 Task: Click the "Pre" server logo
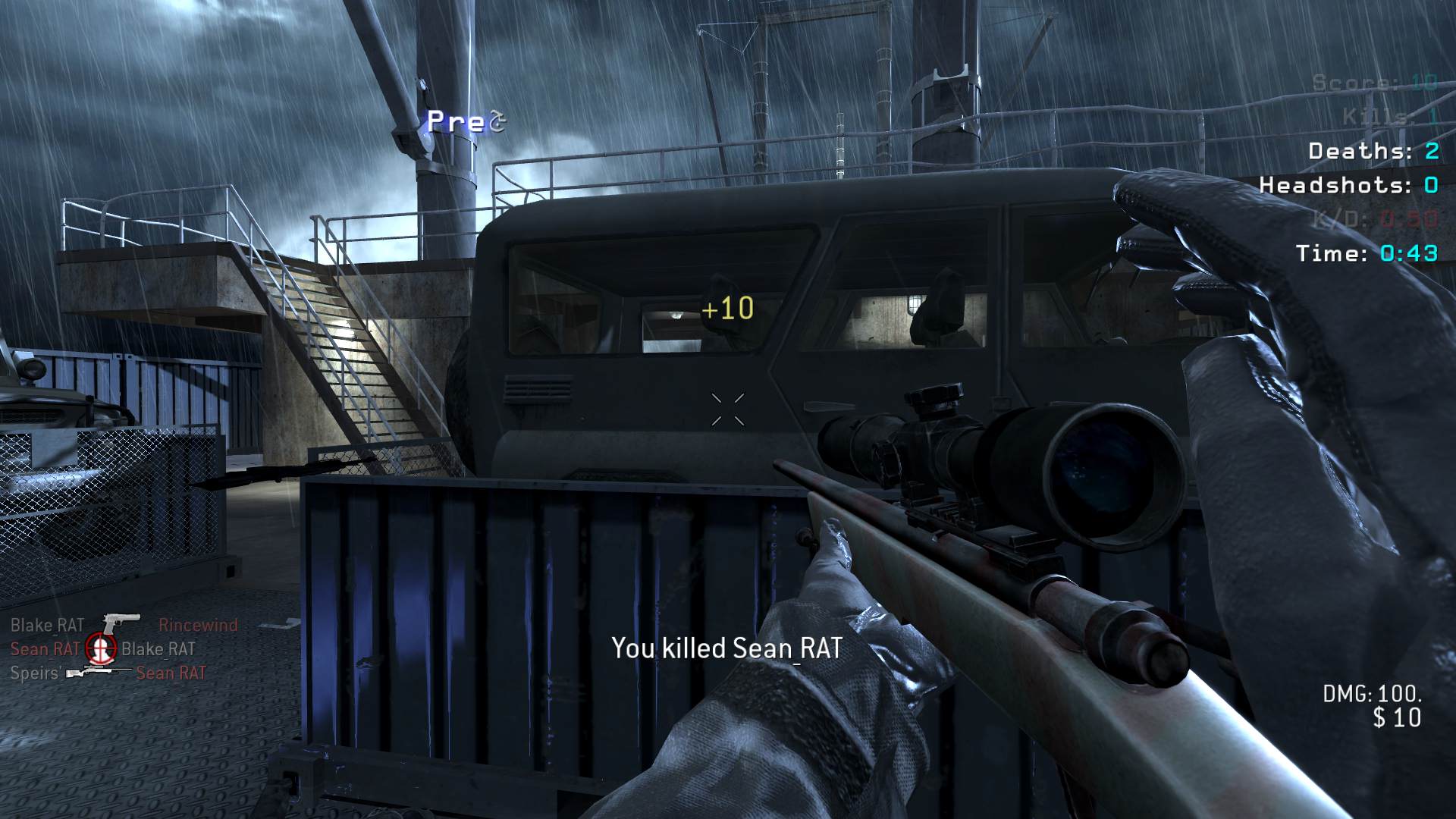tap(465, 121)
